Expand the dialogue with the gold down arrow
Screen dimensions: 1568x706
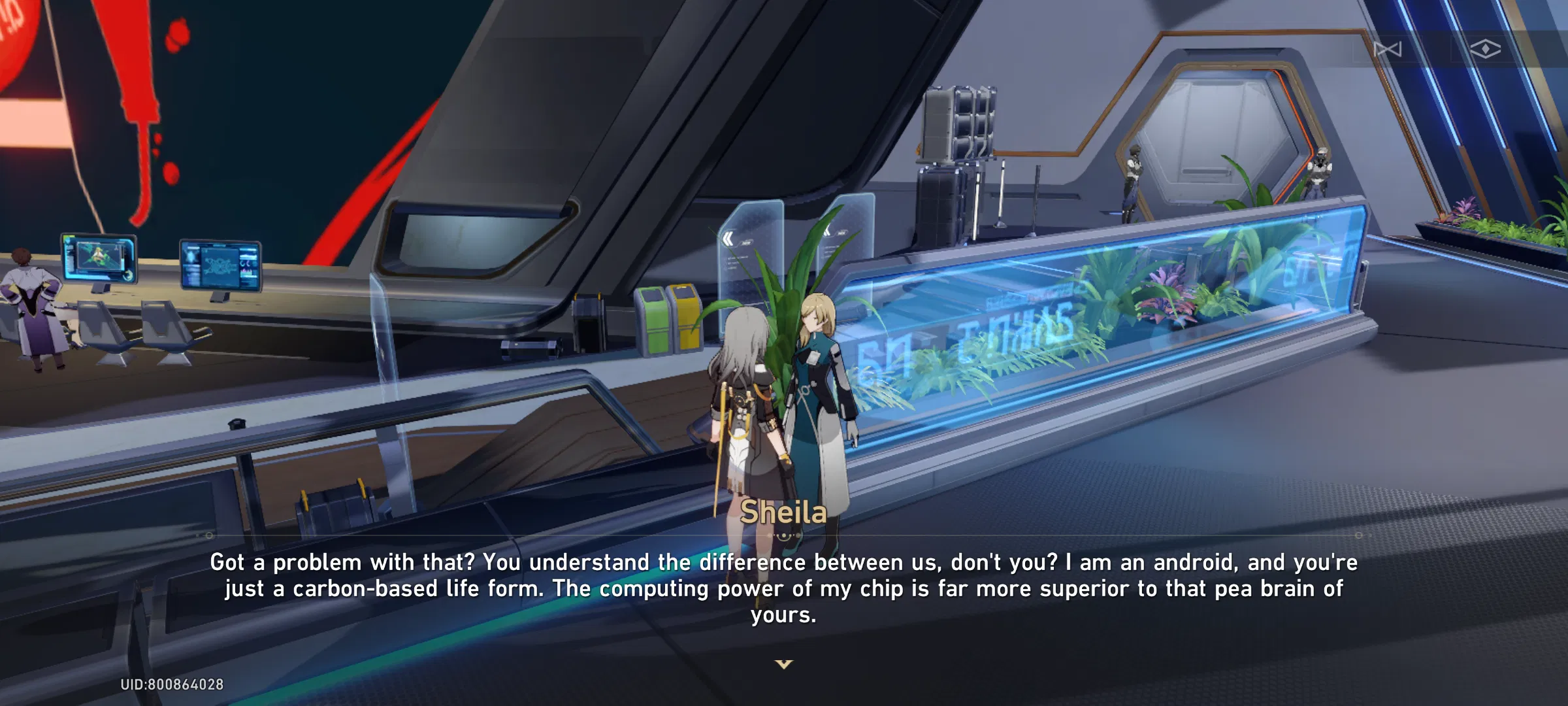click(783, 664)
